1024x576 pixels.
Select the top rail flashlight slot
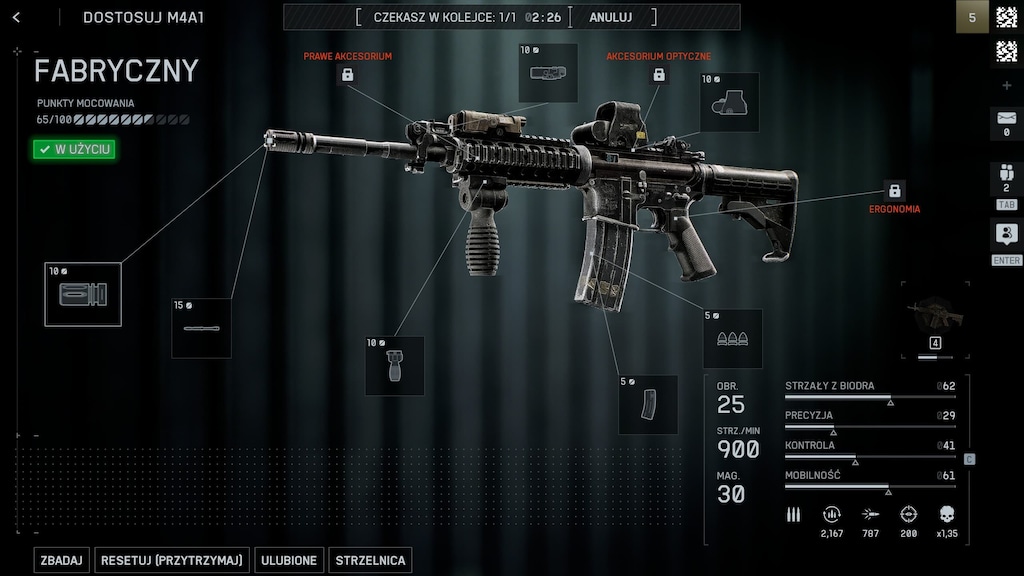(x=548, y=73)
